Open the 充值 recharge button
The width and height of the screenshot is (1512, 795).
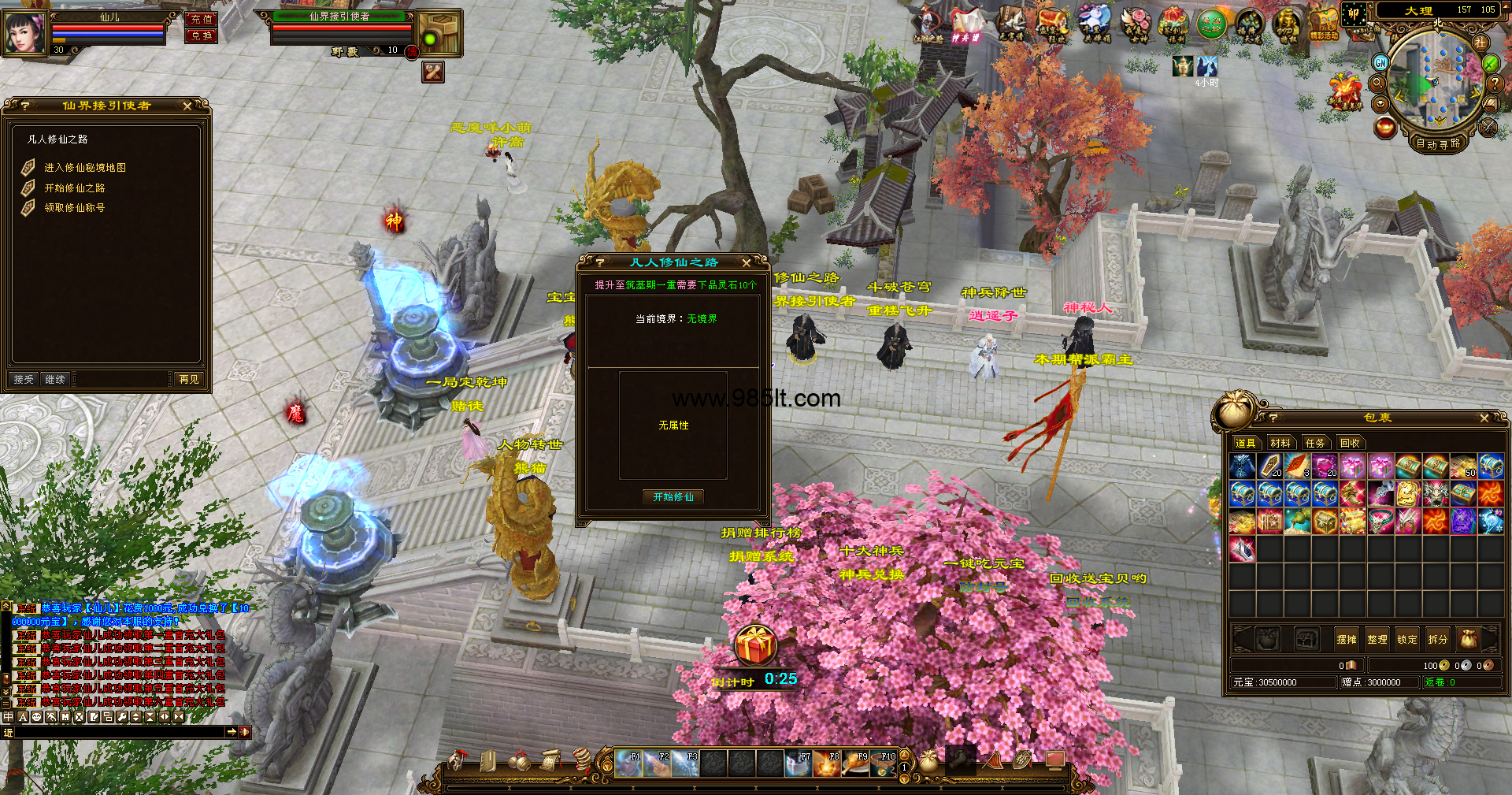pyautogui.click(x=202, y=19)
